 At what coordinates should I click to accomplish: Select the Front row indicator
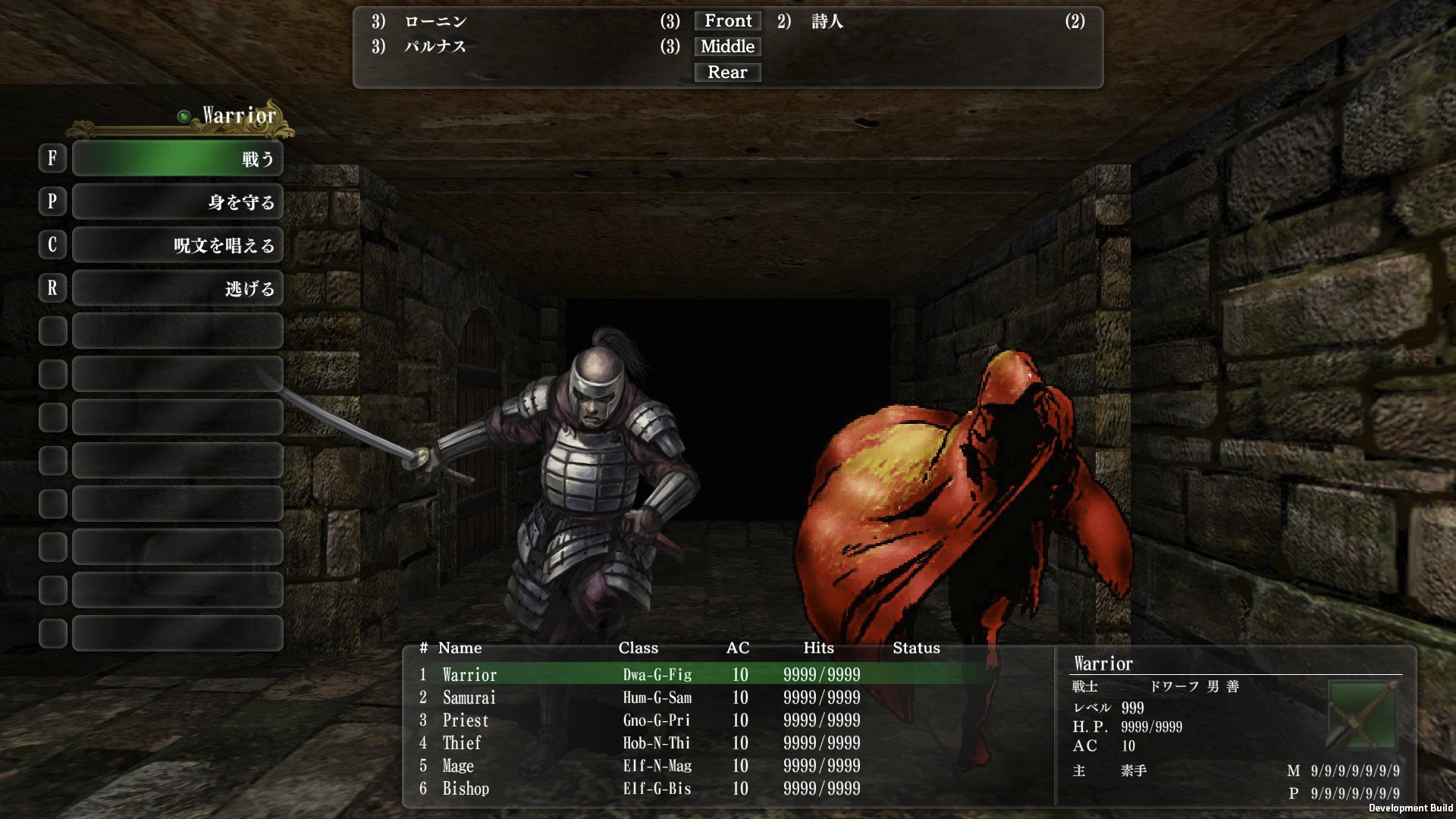(726, 20)
